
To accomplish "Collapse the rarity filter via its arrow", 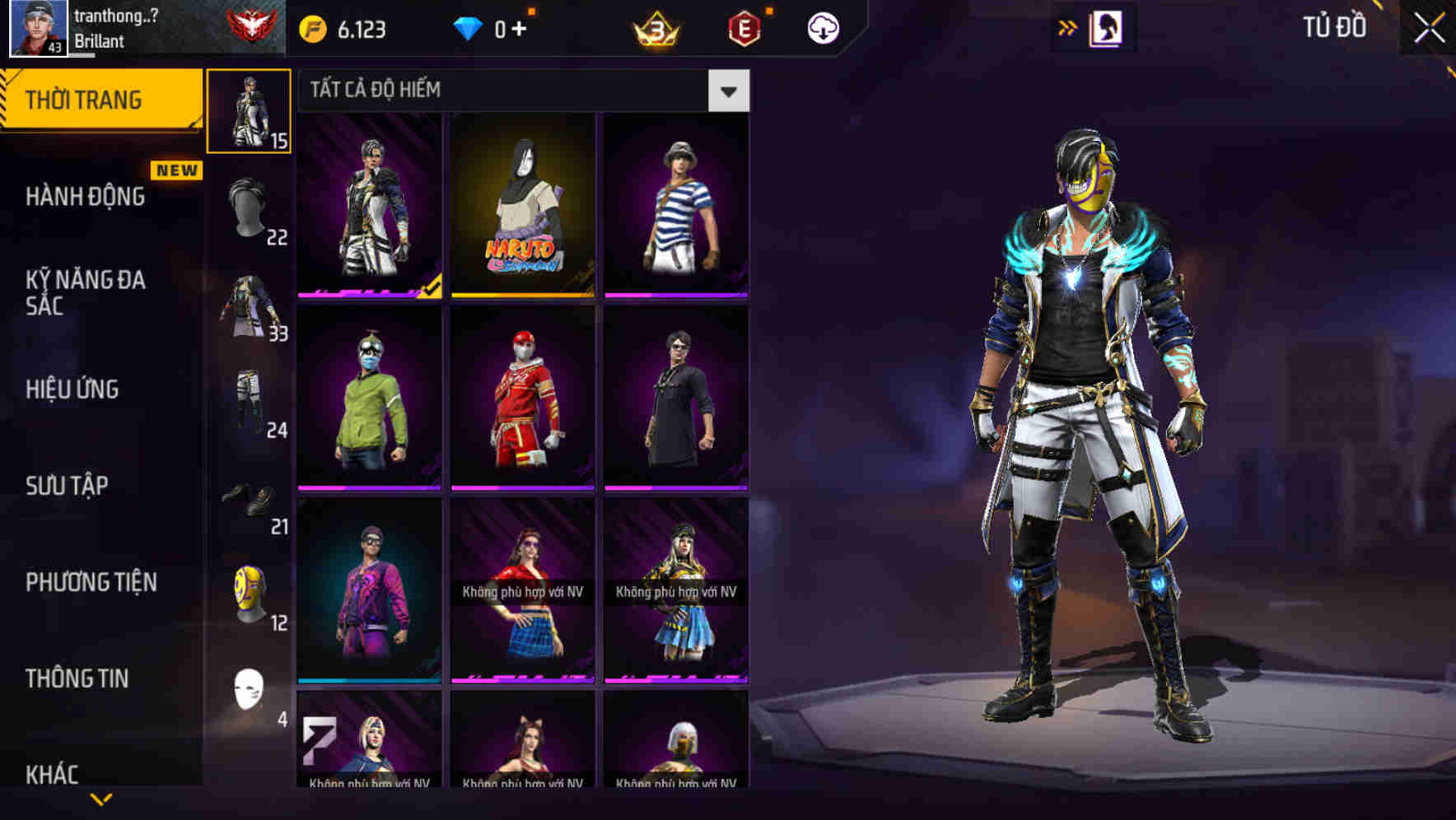I will coord(728,91).
